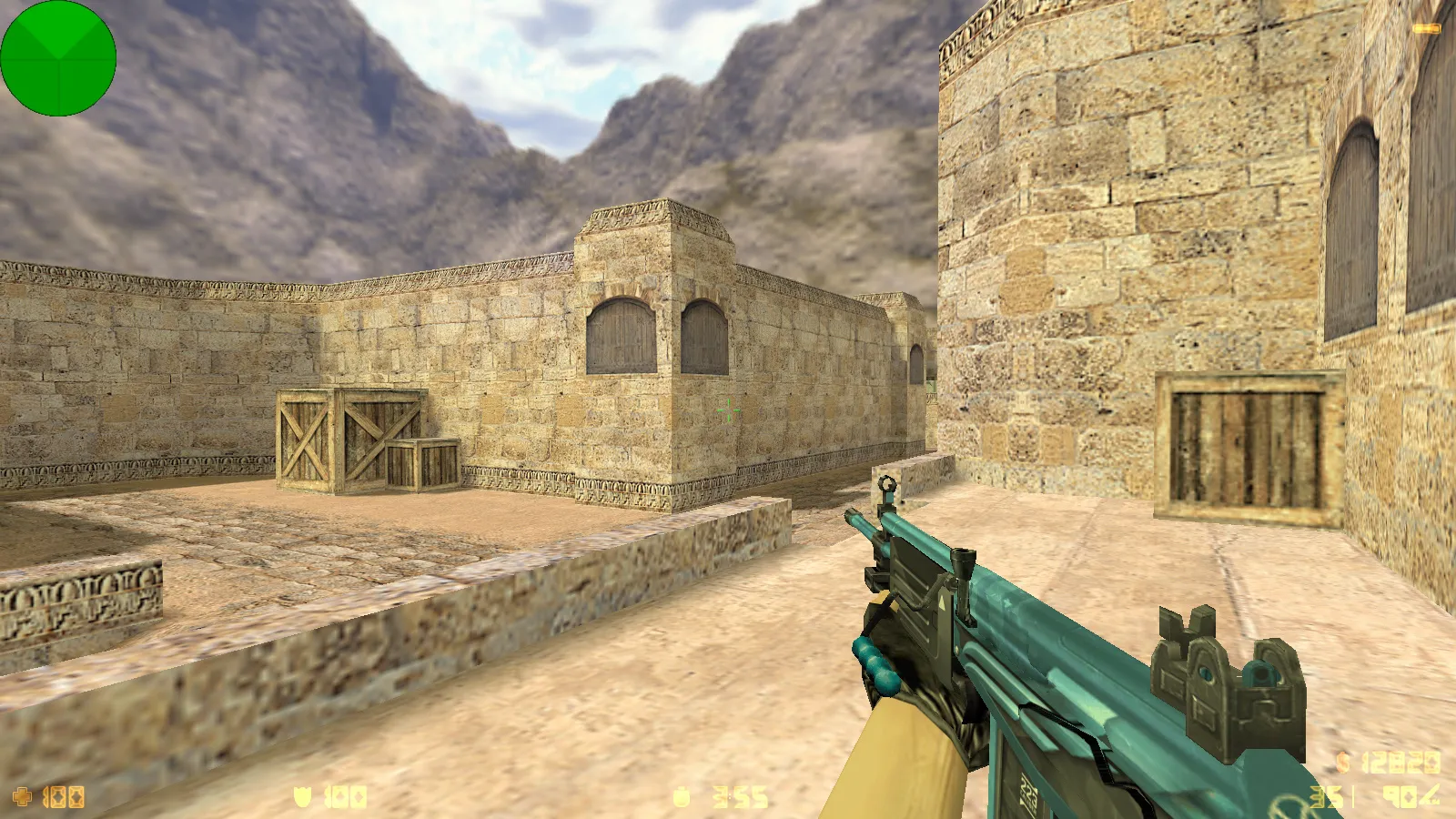Click the reserve ammo count 90
Image resolution: width=1456 pixels, height=819 pixels.
1401,796
